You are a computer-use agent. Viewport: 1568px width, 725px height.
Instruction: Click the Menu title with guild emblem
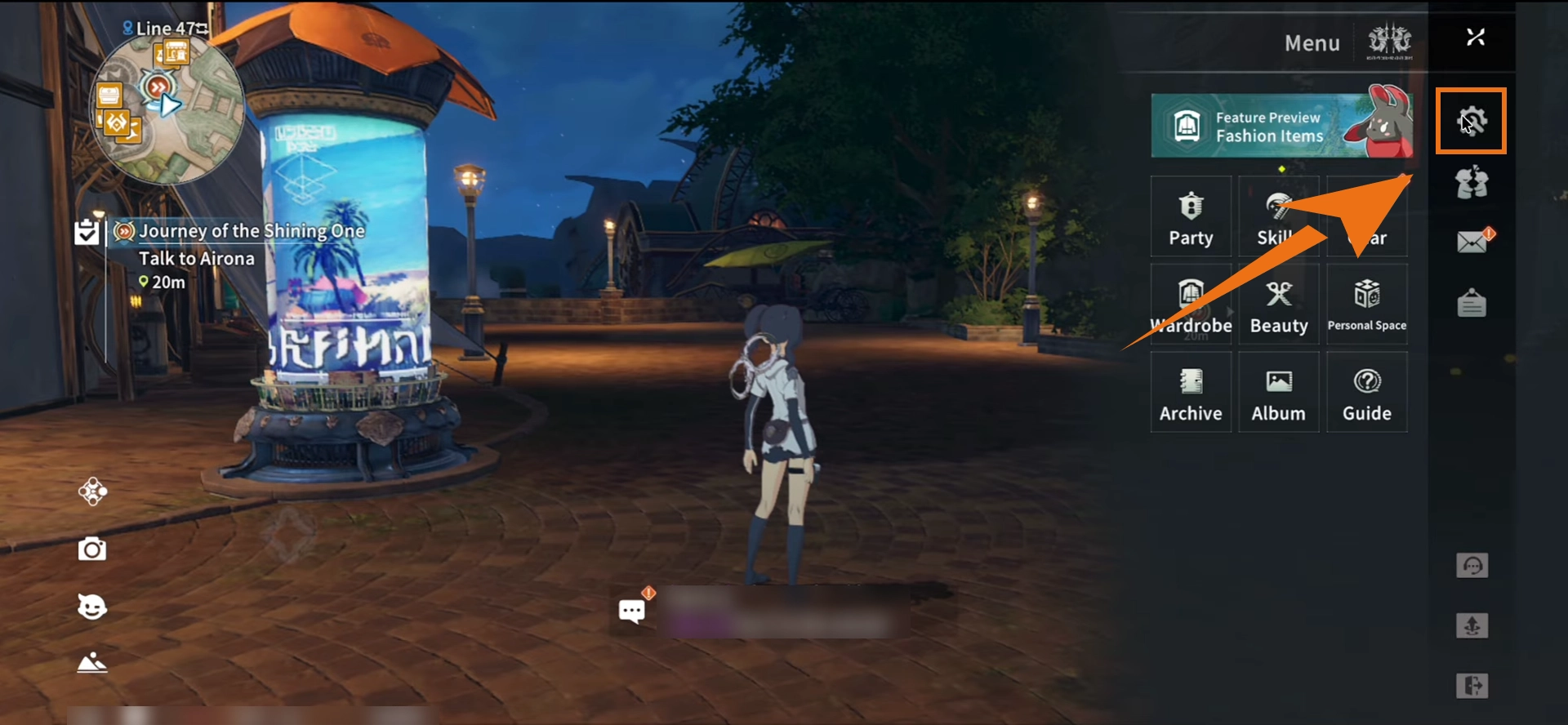coord(1312,42)
